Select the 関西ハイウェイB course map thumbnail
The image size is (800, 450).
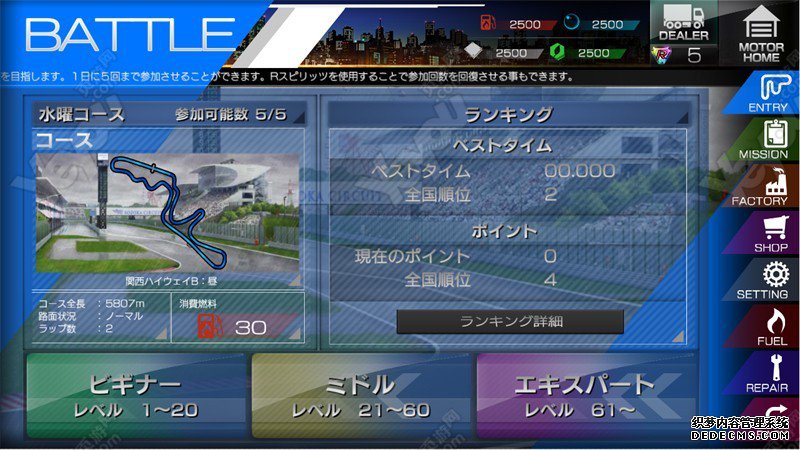[x=167, y=211]
